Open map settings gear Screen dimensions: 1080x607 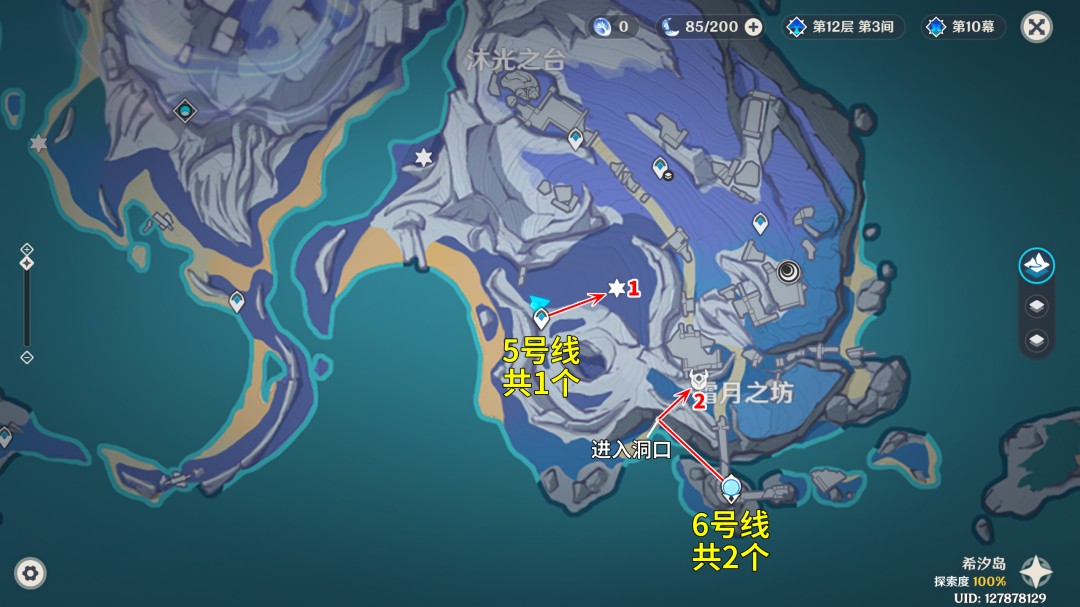30,573
